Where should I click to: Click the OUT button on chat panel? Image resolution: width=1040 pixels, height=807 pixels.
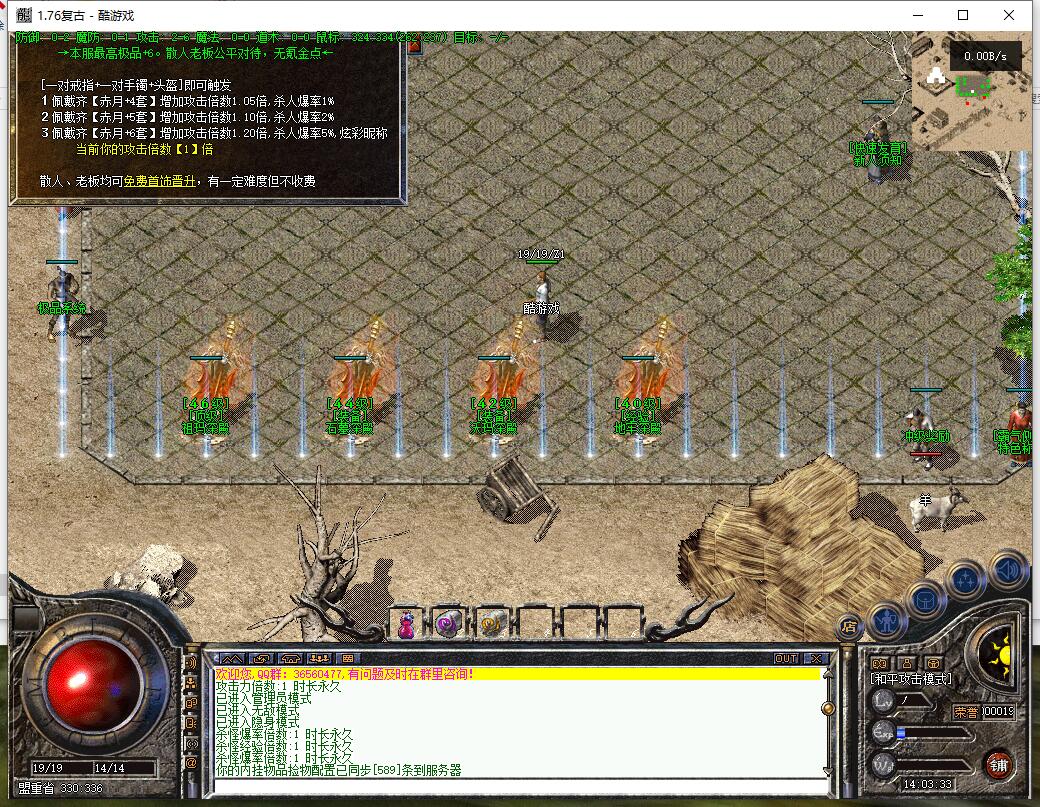pyautogui.click(x=786, y=659)
